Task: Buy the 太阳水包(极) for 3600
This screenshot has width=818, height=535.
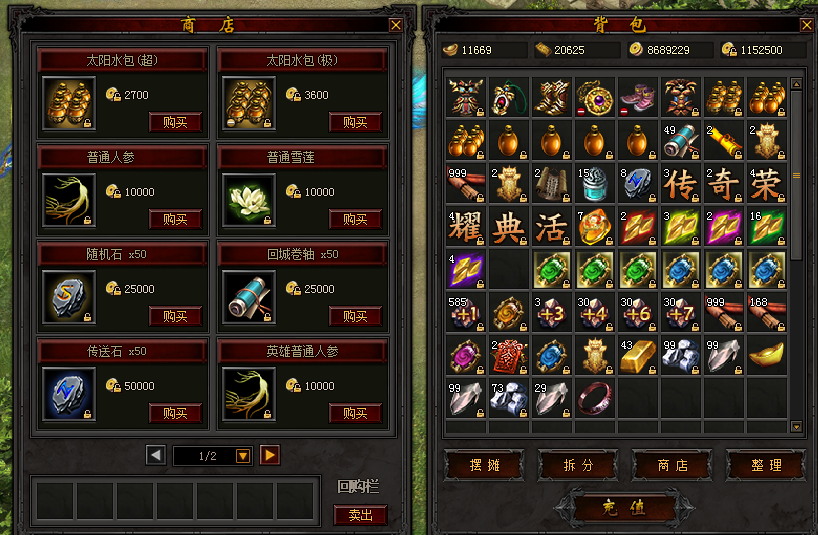Action: pos(355,123)
